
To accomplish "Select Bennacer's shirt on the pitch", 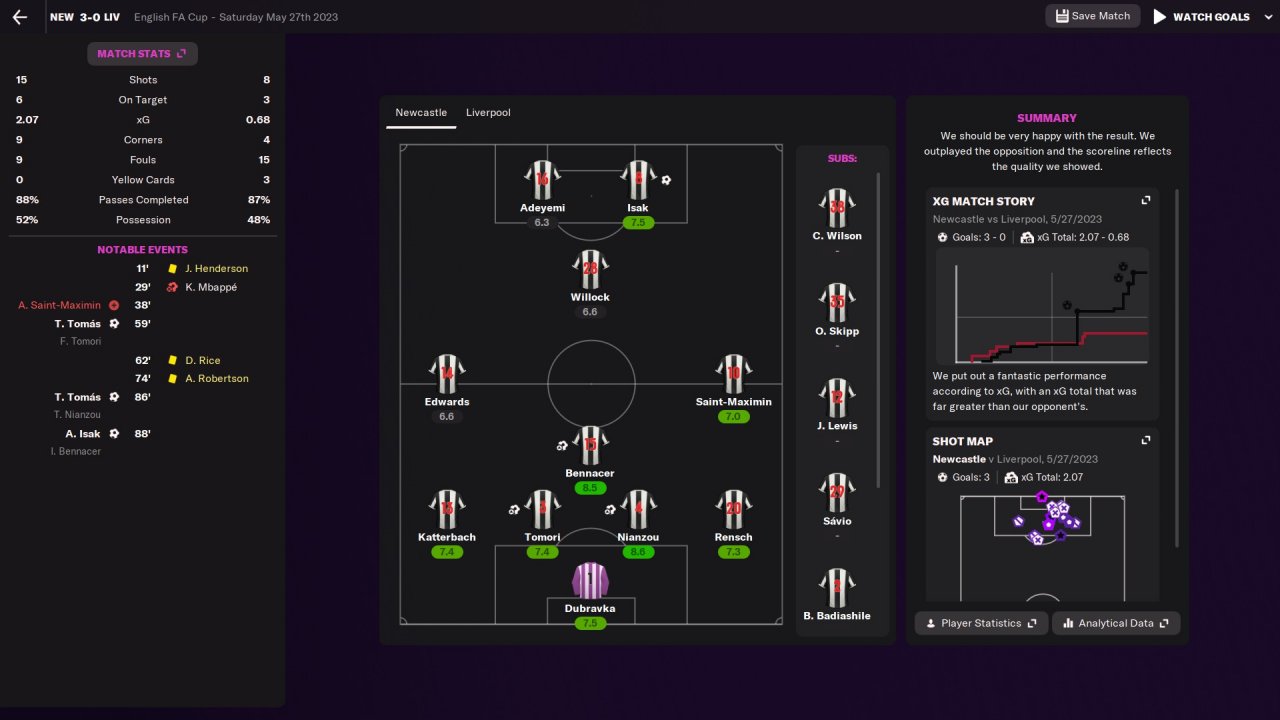I will click(x=590, y=445).
